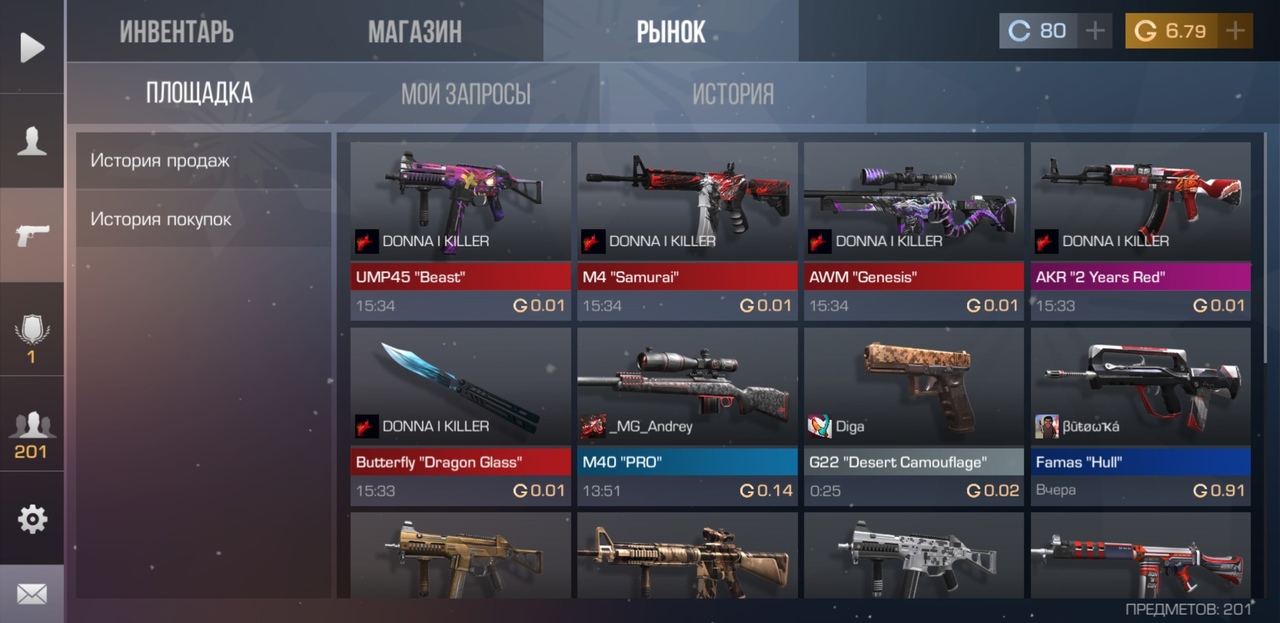Open the Площадка sub-tab
This screenshot has height=623, width=1280.
(x=199, y=94)
